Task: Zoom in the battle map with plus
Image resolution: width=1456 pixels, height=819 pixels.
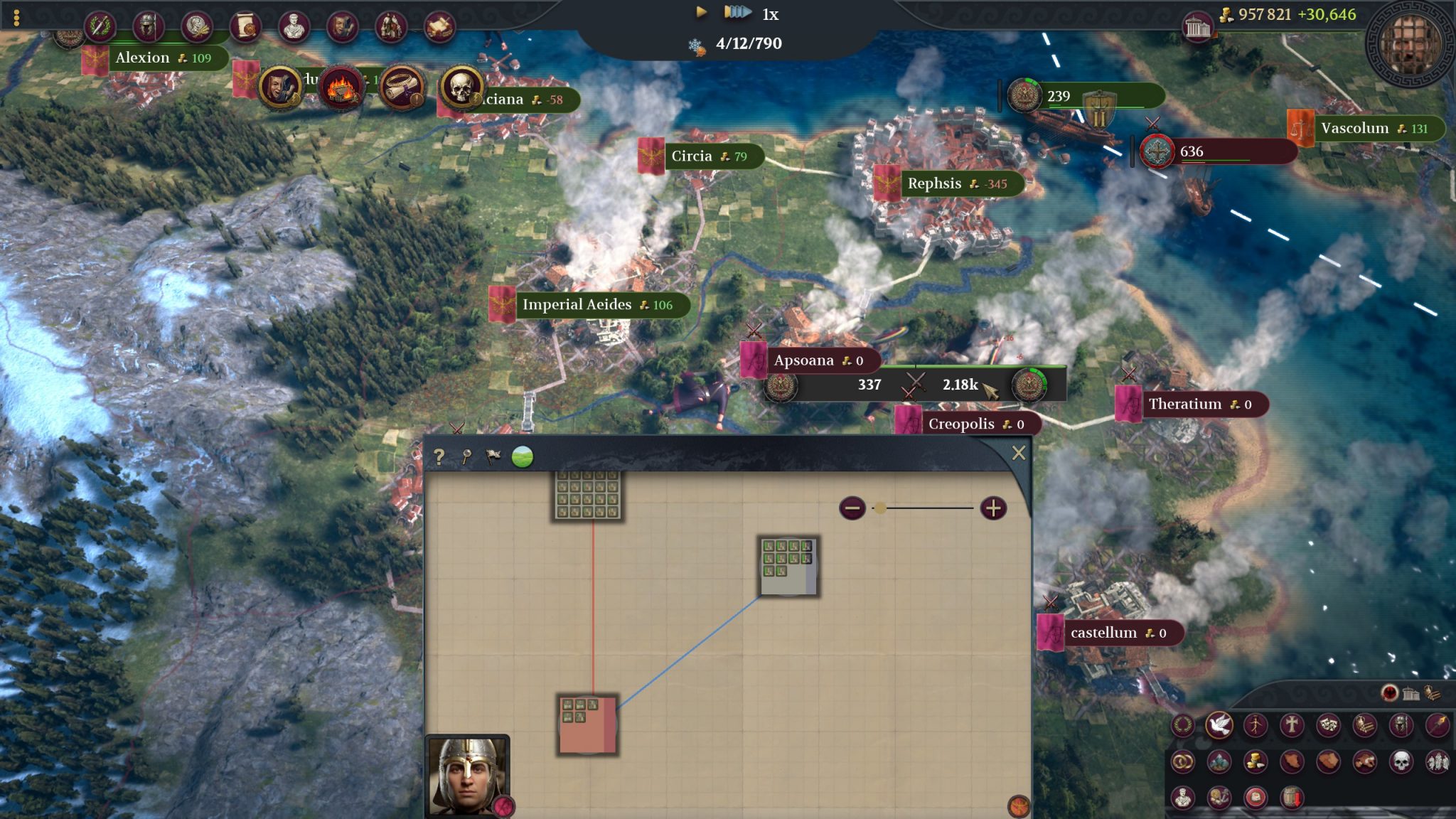Action: point(993,508)
